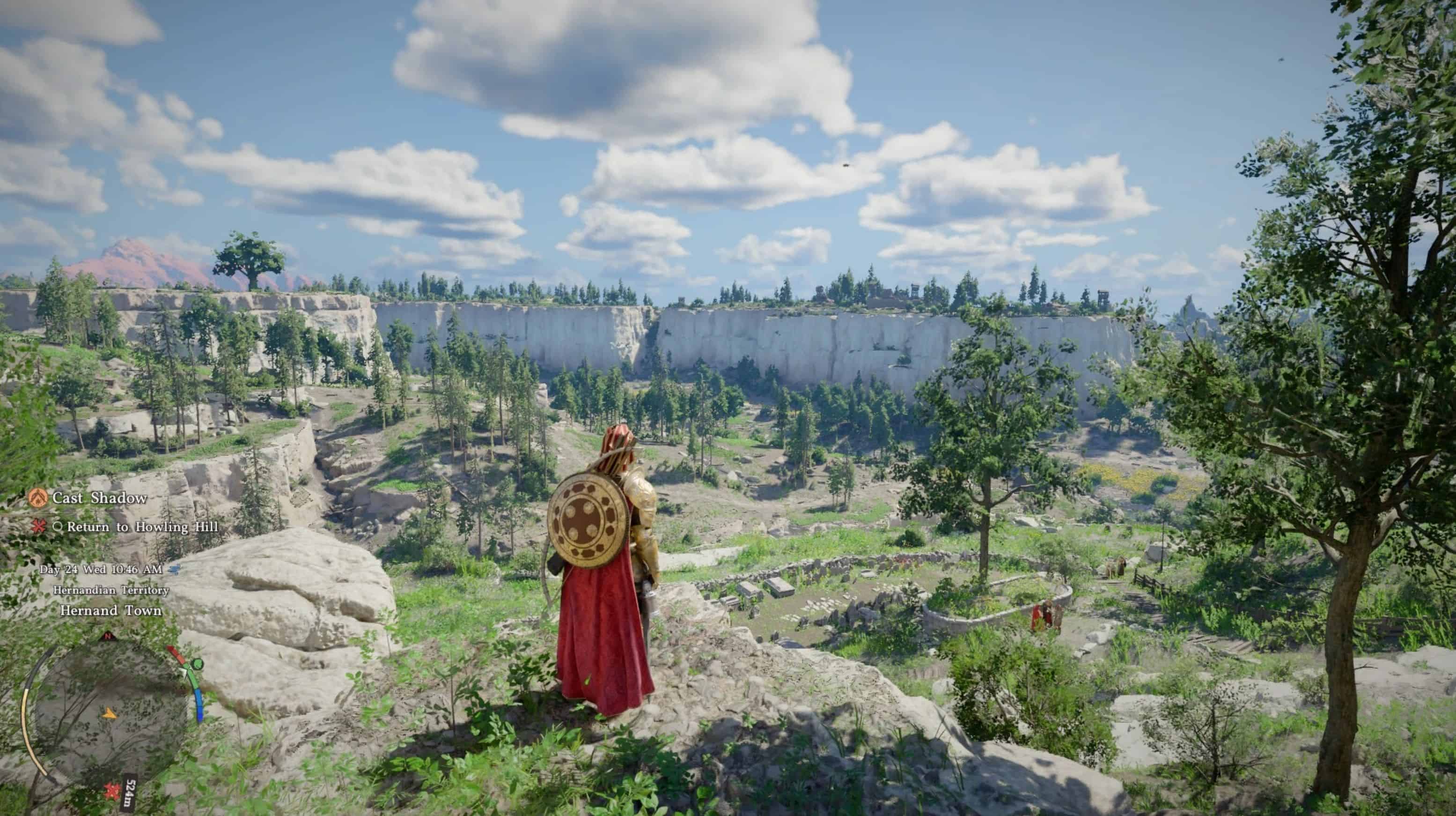Click the orange Cast Shadow quest emblem
This screenshot has height=816, width=1456.
(x=38, y=498)
